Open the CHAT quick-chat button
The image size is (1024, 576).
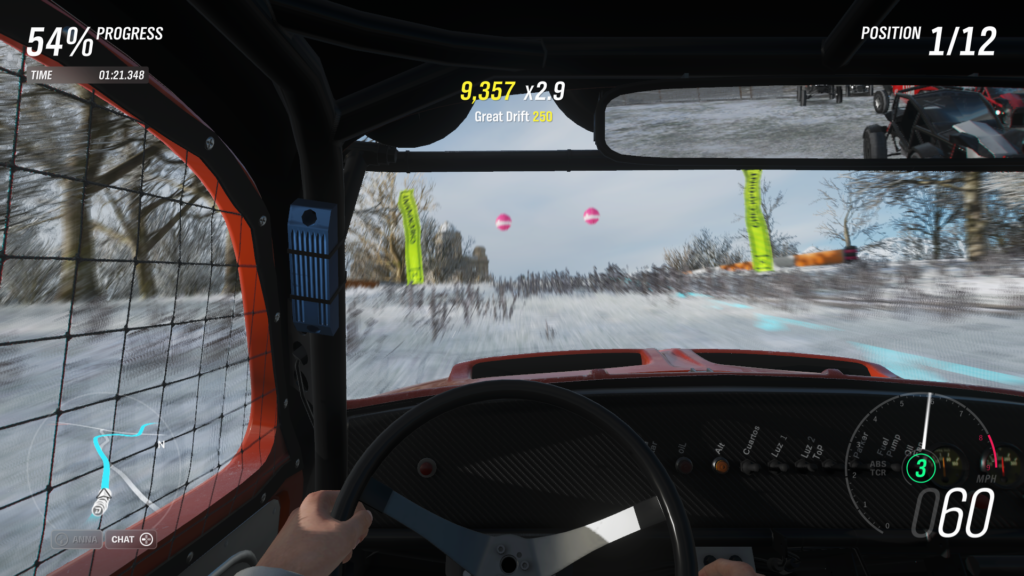[131, 539]
